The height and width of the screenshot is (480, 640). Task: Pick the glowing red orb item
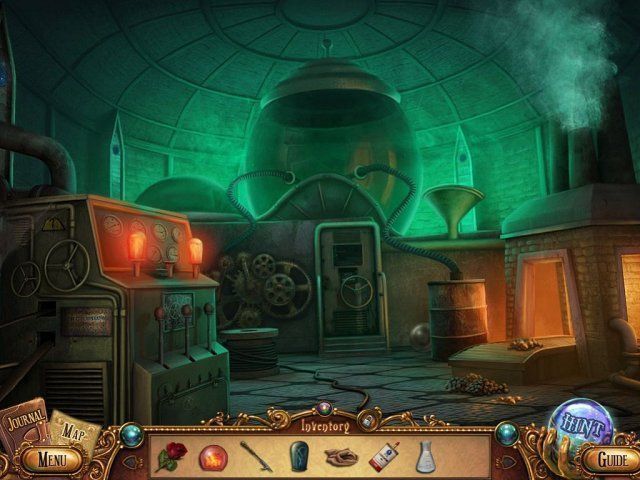click(x=212, y=456)
